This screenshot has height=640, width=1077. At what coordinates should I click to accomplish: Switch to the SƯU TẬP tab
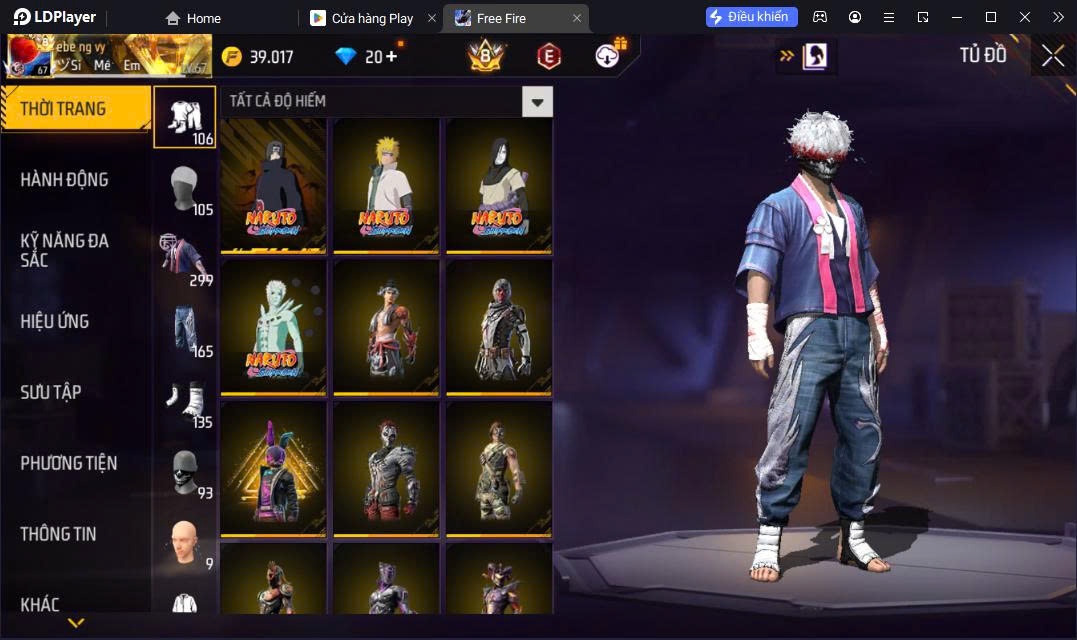pos(51,392)
